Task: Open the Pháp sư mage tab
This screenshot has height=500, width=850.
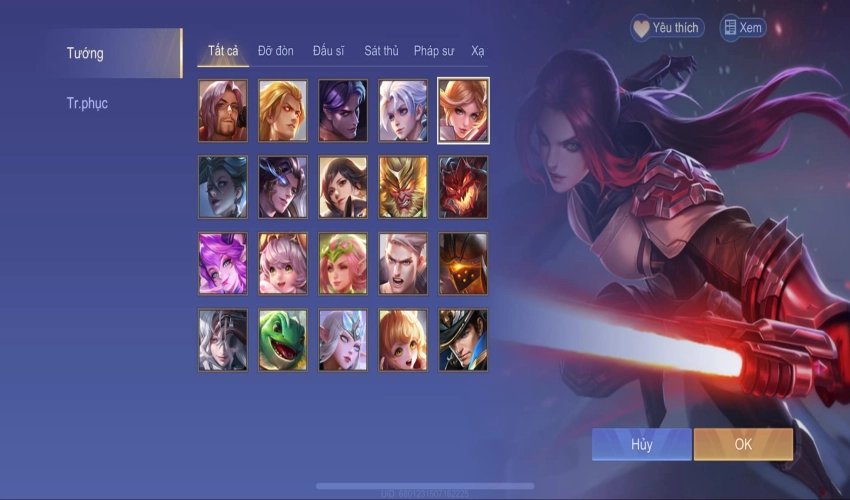Action: pyautogui.click(x=435, y=50)
